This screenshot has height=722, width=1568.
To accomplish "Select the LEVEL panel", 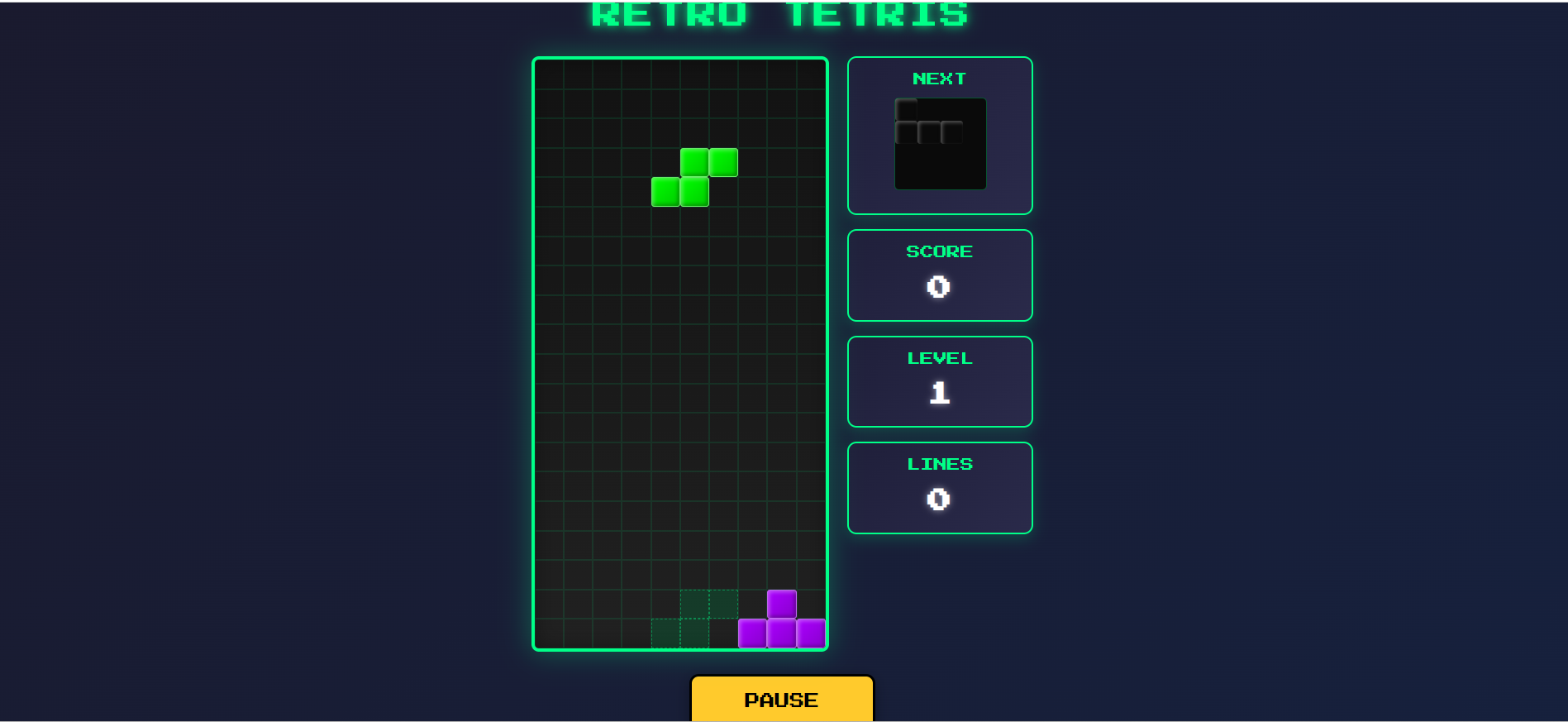I will pyautogui.click(x=939, y=380).
